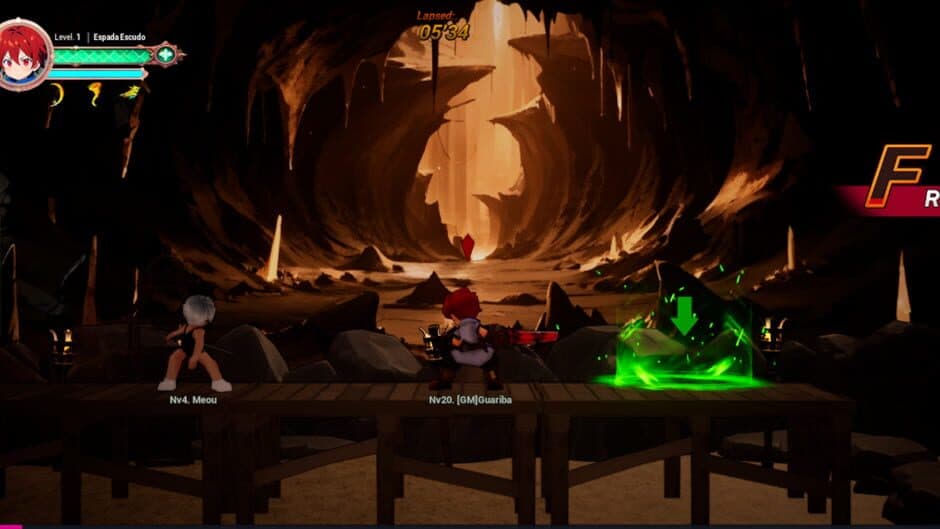Click the green gem at health bar end
The image size is (940, 529).
click(166, 54)
